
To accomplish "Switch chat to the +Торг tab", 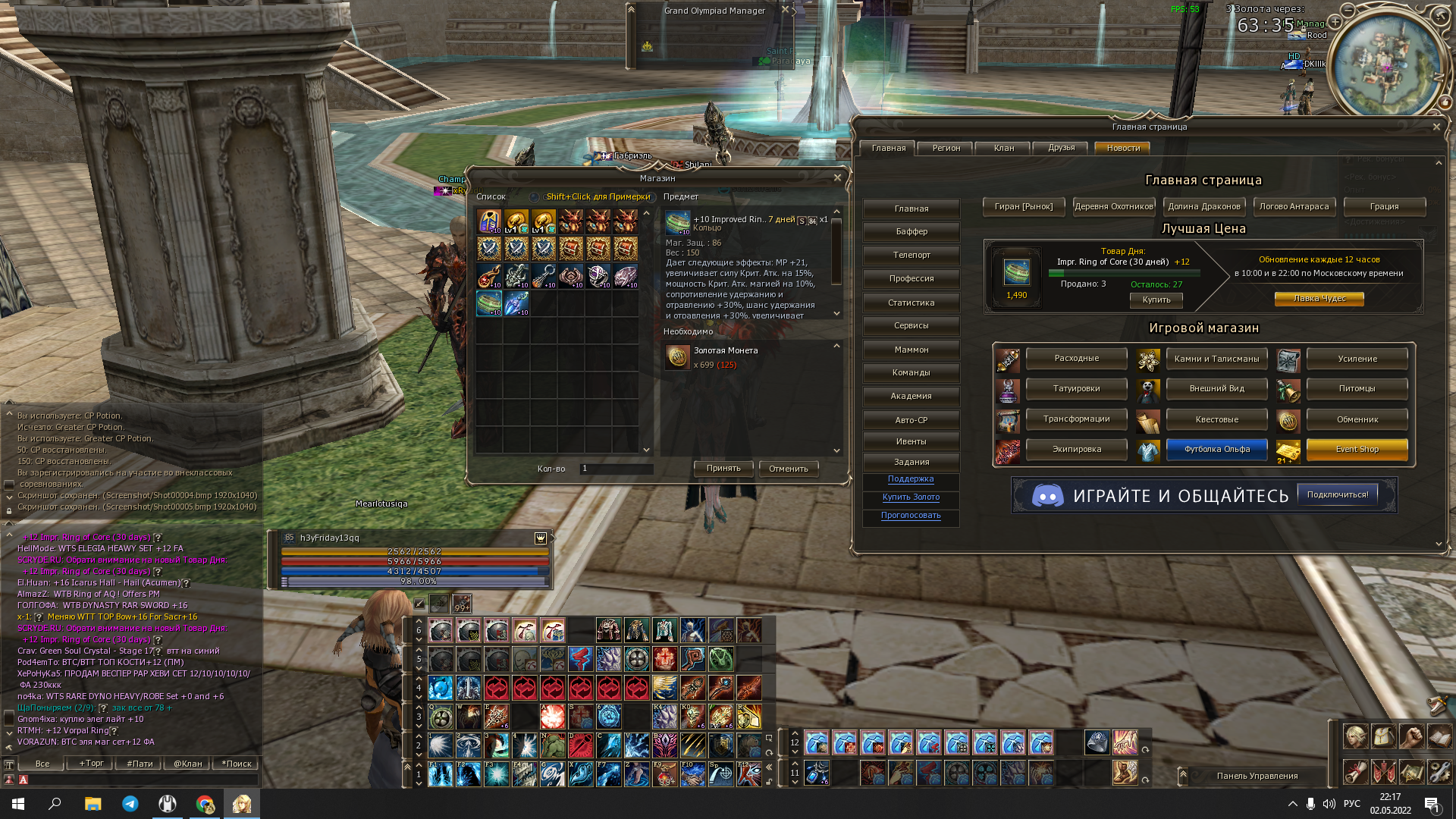I will tap(92, 764).
